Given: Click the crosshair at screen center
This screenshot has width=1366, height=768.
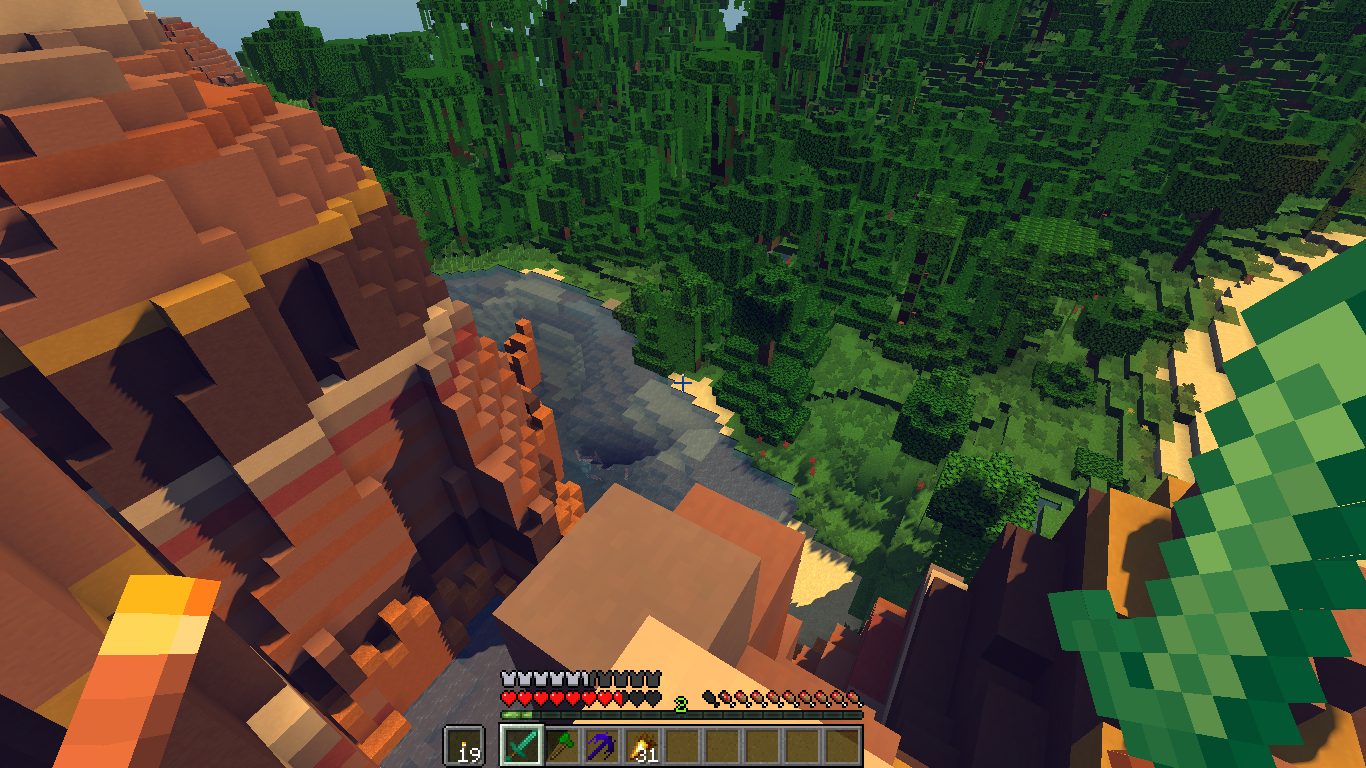Looking at the screenshot, I should coord(683,384).
